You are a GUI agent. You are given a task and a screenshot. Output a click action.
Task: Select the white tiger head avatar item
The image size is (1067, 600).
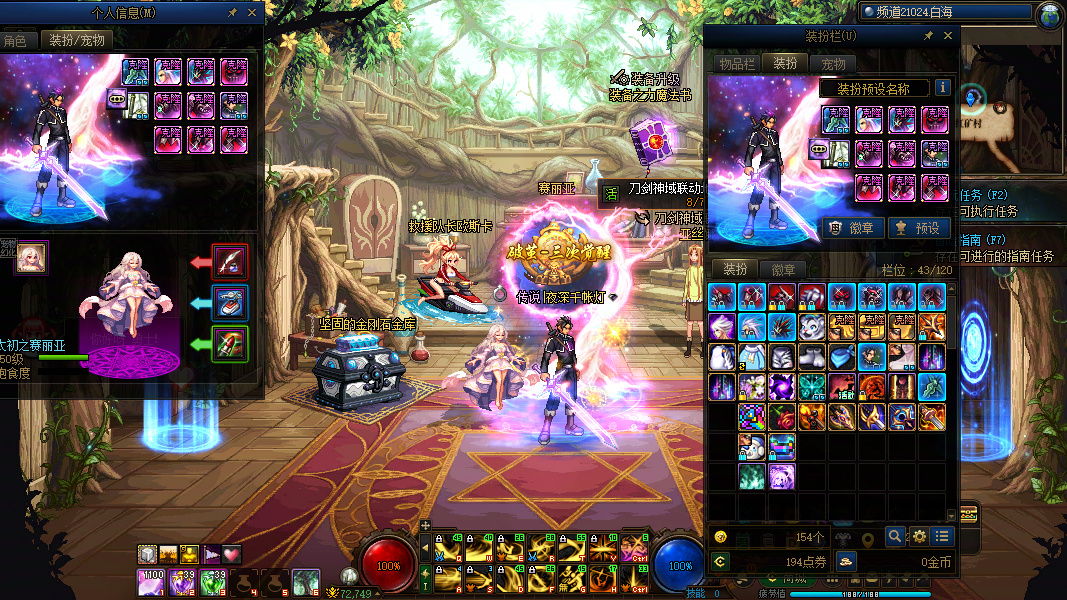click(812, 327)
